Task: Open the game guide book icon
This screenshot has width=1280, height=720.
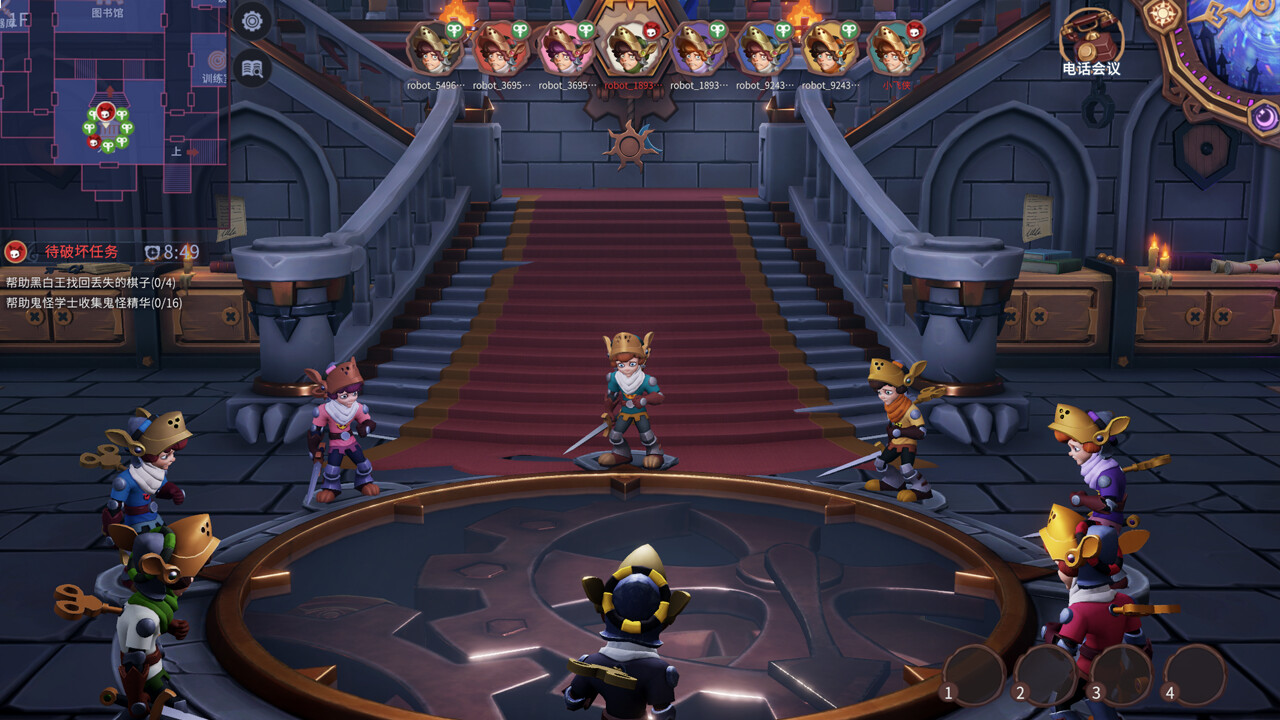Action: tap(254, 70)
